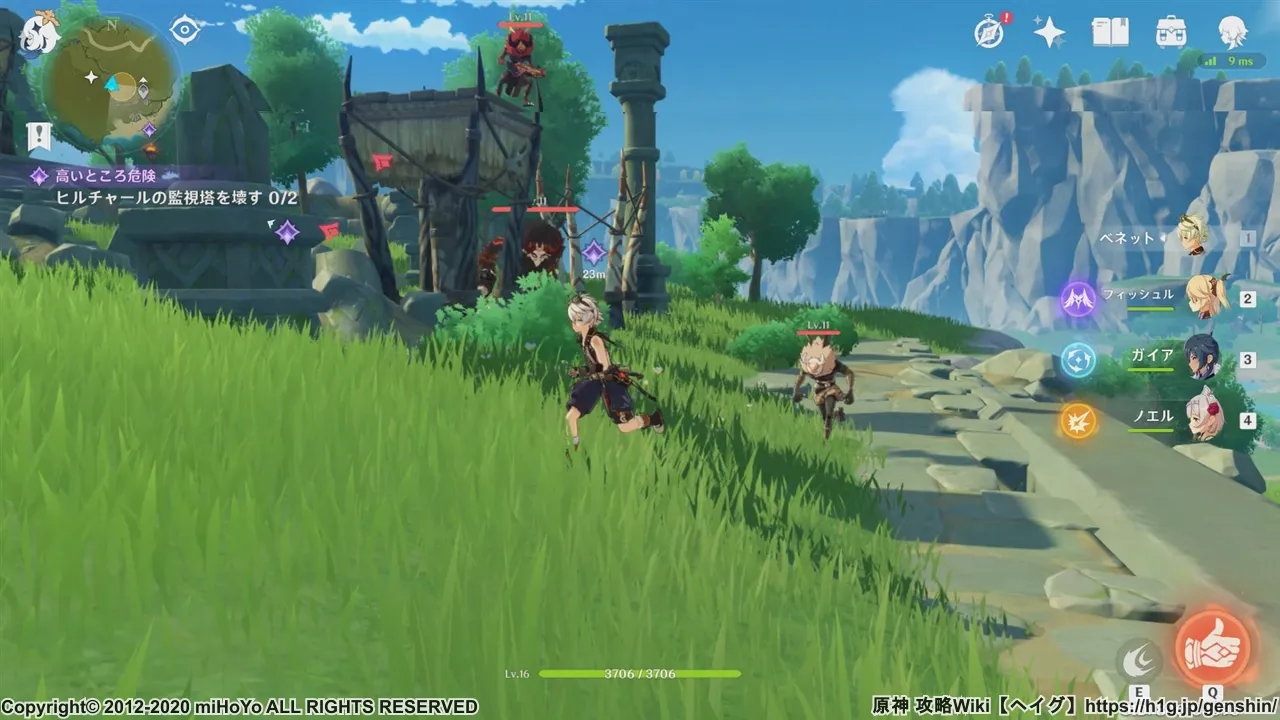
Task: Switch to Kaeya in the party list
Action: click(1202, 358)
